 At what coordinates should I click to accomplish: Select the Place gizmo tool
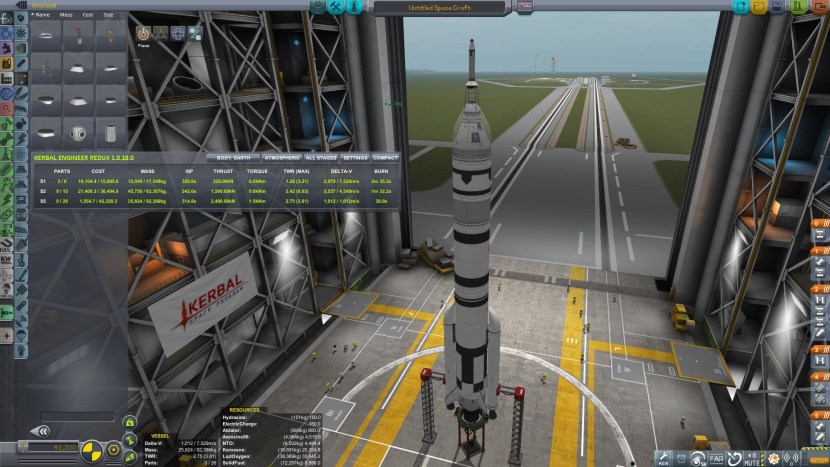coord(142,33)
